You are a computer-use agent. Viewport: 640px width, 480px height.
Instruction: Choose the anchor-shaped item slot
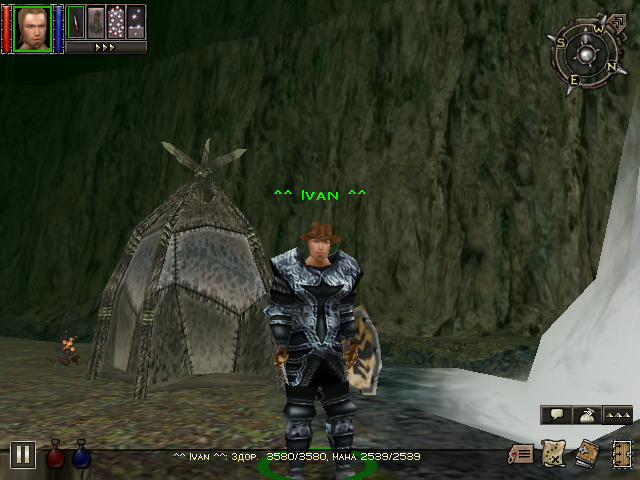(x=96, y=21)
